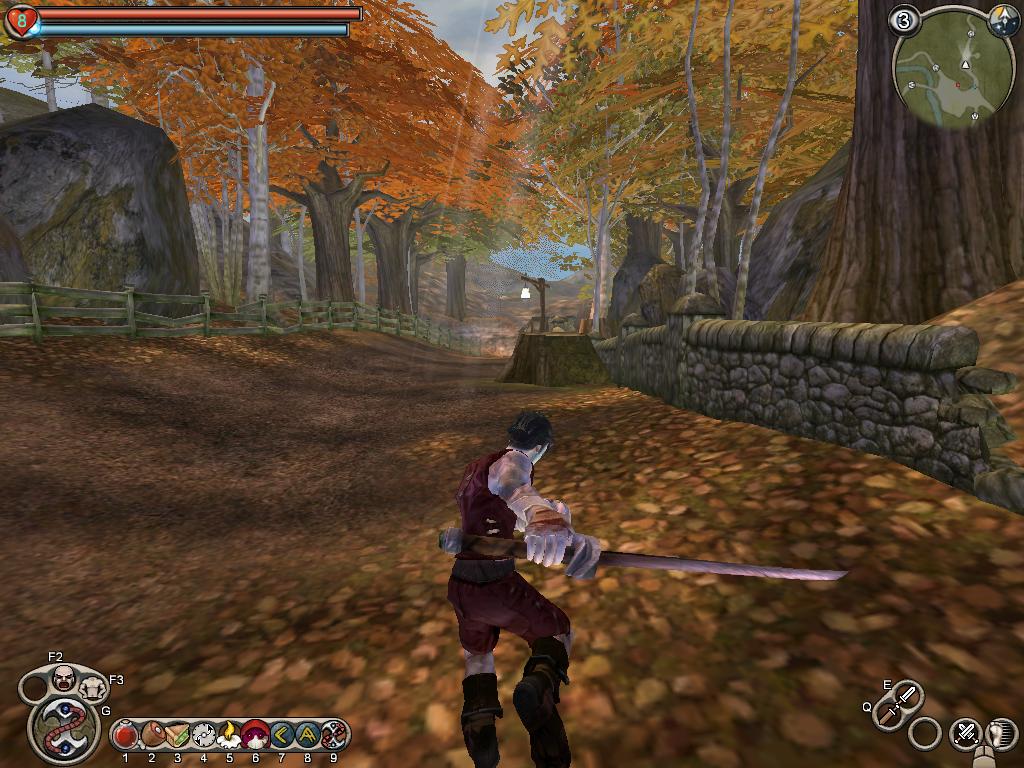Screen dimensions: 1024x768
Task: Click the crossed swords attack icon
Action: (x=965, y=733)
